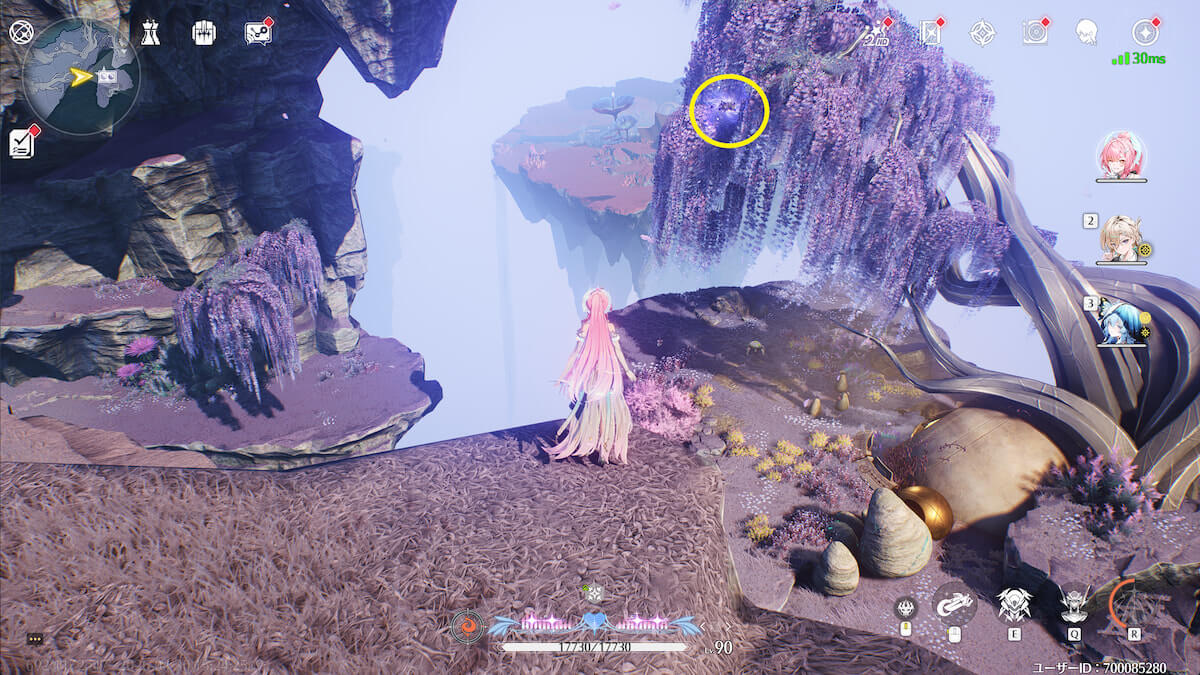Switch to the blue-haired character in slot 3

(x=1121, y=321)
